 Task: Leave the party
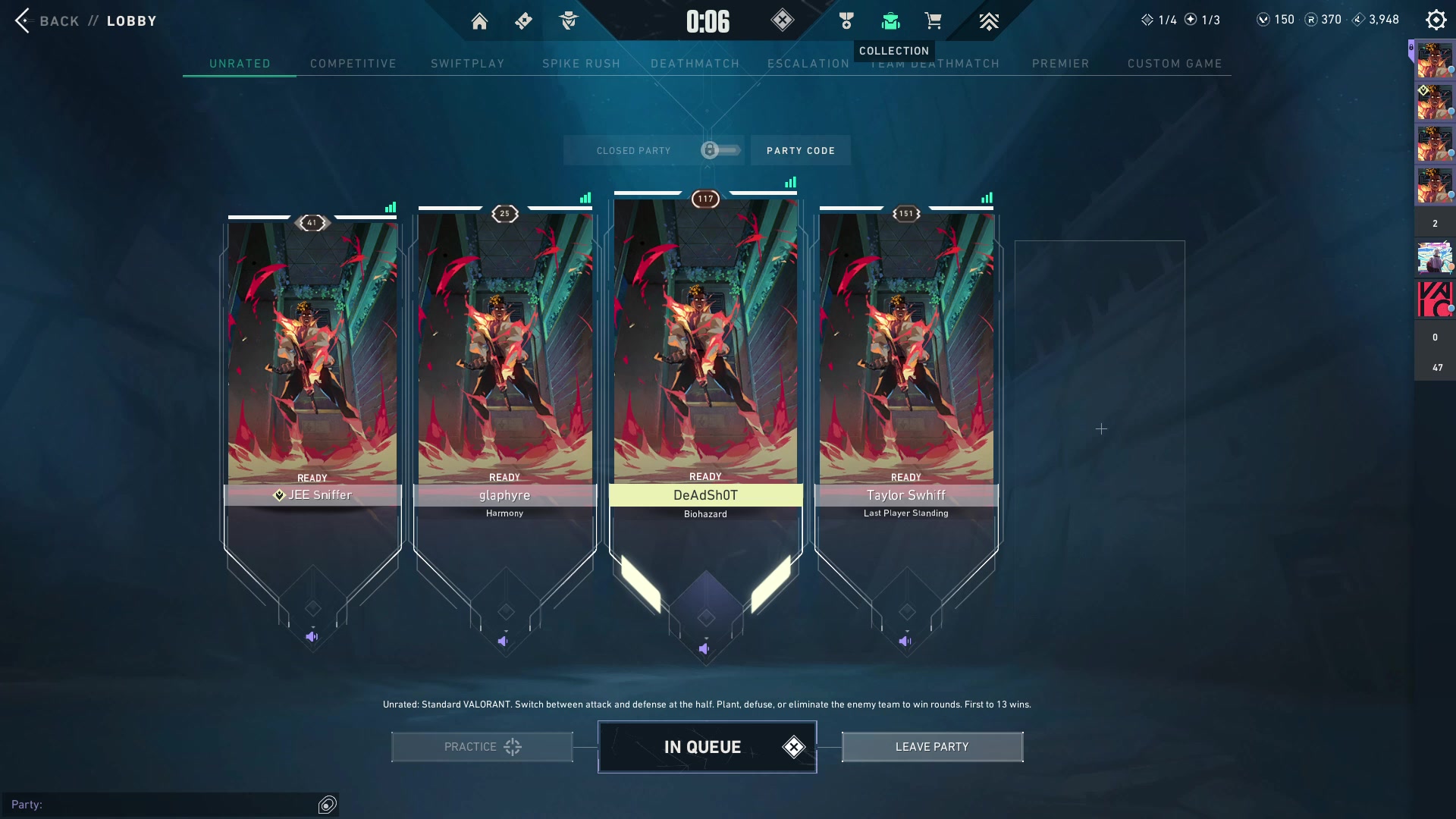(932, 747)
